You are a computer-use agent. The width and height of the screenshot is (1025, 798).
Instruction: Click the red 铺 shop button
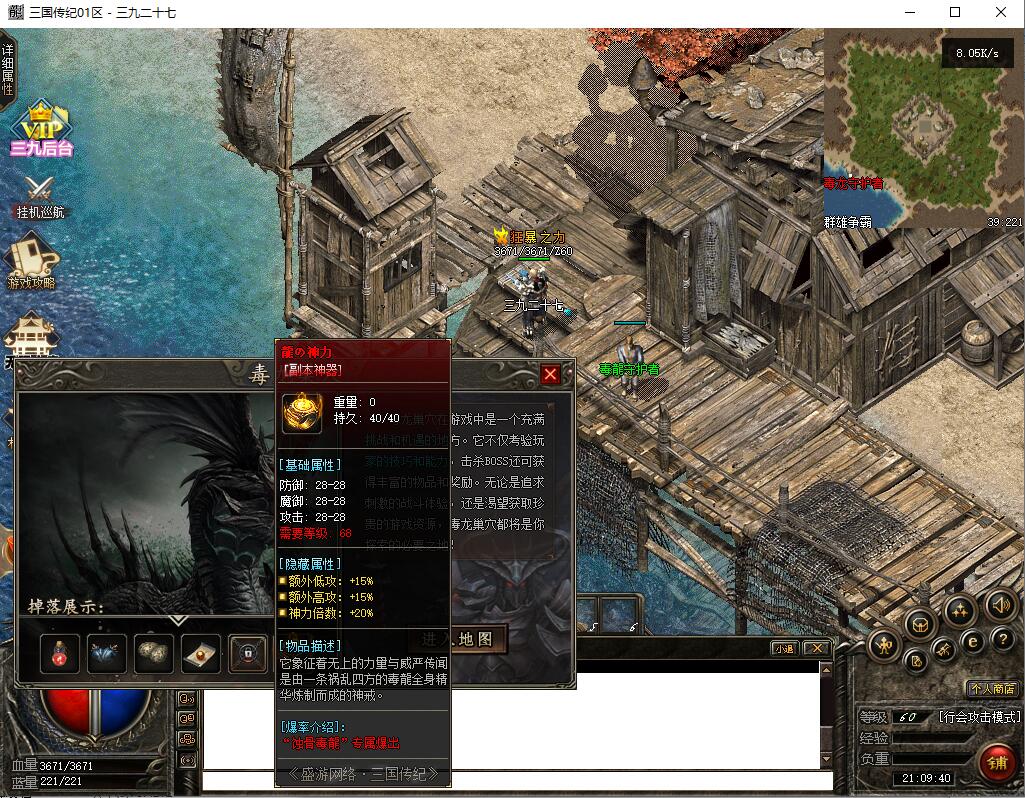(997, 762)
